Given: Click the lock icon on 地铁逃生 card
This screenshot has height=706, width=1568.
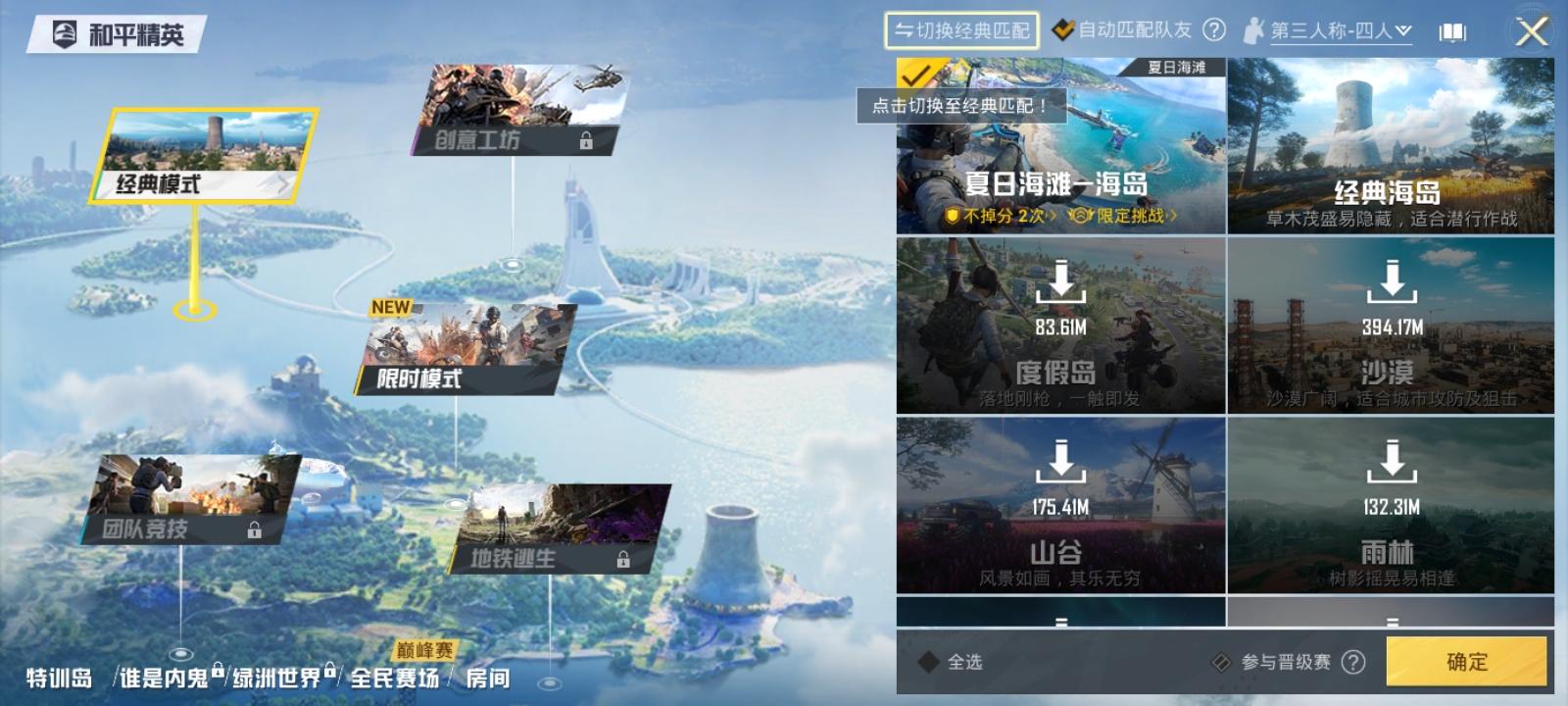Looking at the screenshot, I should point(624,558).
